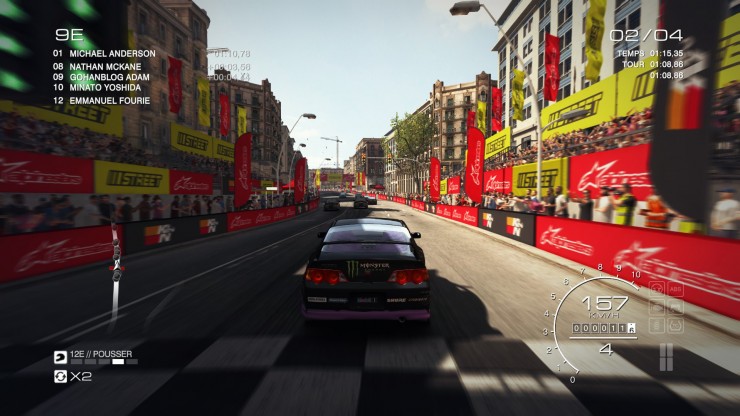
Task: Select Minato Yoshida leaderboard entry
Action: point(105,88)
